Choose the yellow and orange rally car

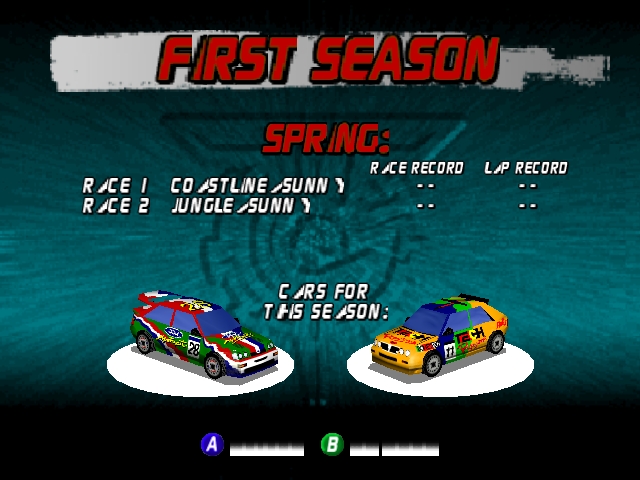440,333
